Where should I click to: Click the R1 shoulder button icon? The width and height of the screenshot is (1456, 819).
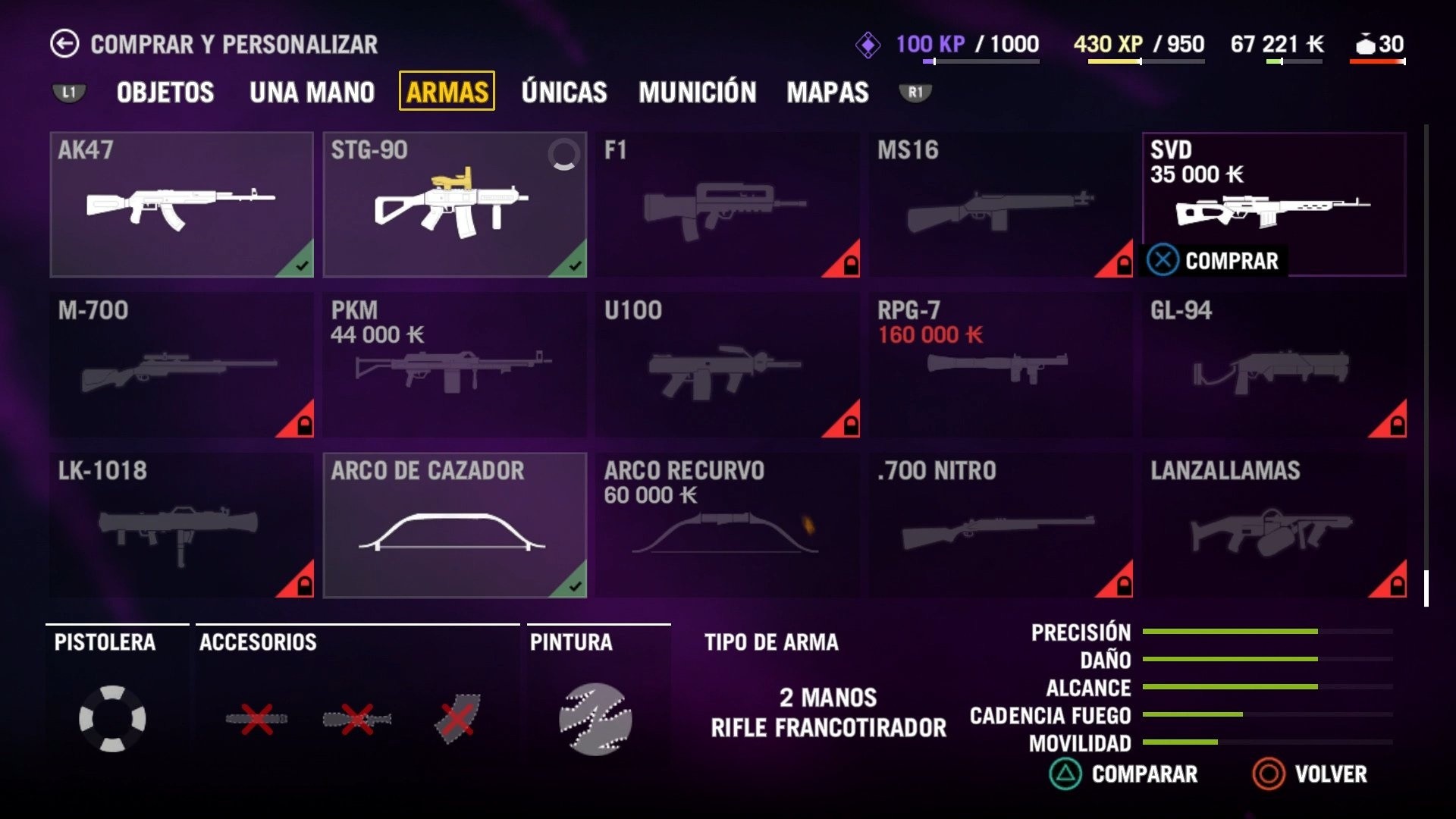click(x=914, y=92)
